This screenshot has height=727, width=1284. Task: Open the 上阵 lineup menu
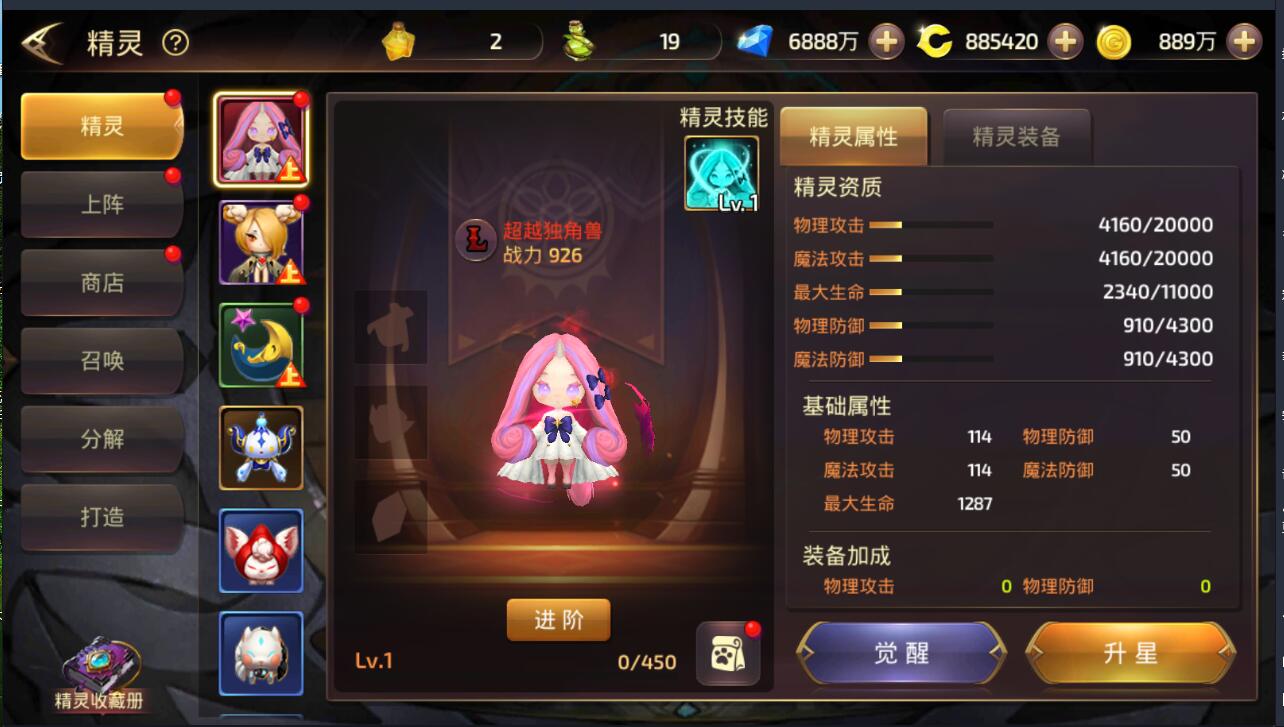point(101,205)
